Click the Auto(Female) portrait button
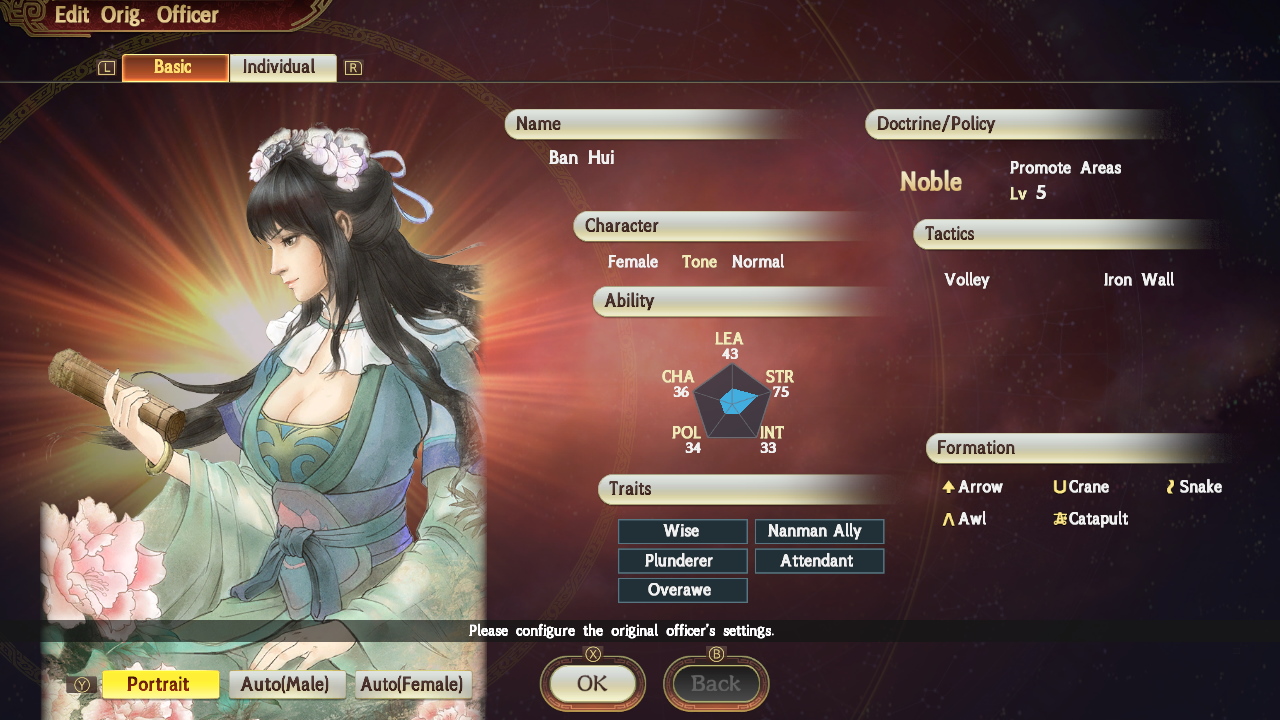 pos(412,684)
